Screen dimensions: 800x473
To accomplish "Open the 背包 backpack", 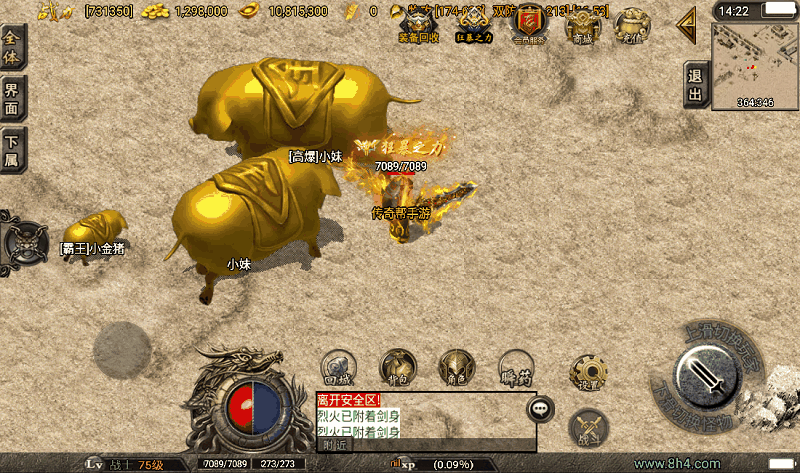I will point(398,367).
